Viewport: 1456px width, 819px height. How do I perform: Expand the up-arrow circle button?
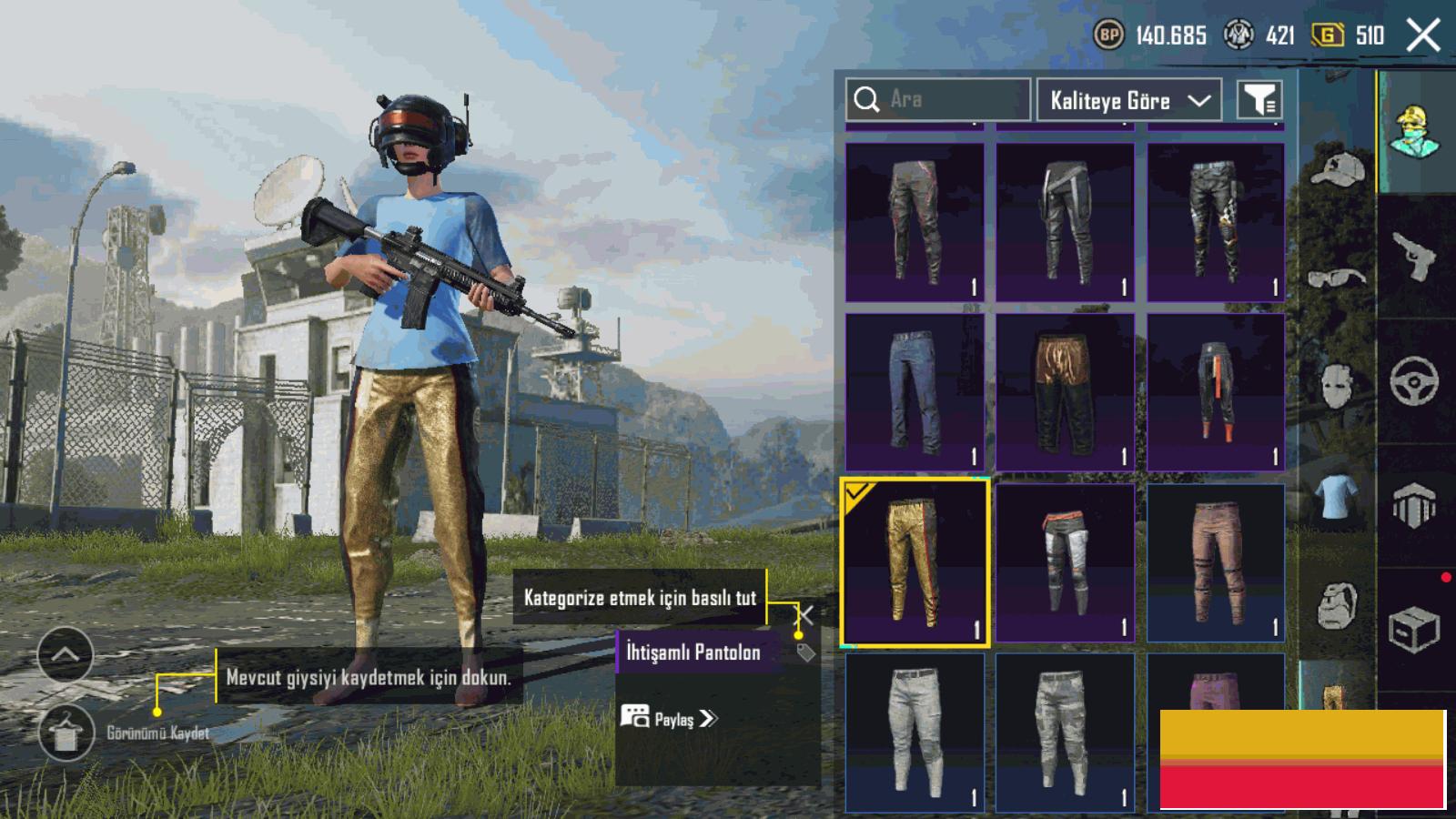point(66,654)
